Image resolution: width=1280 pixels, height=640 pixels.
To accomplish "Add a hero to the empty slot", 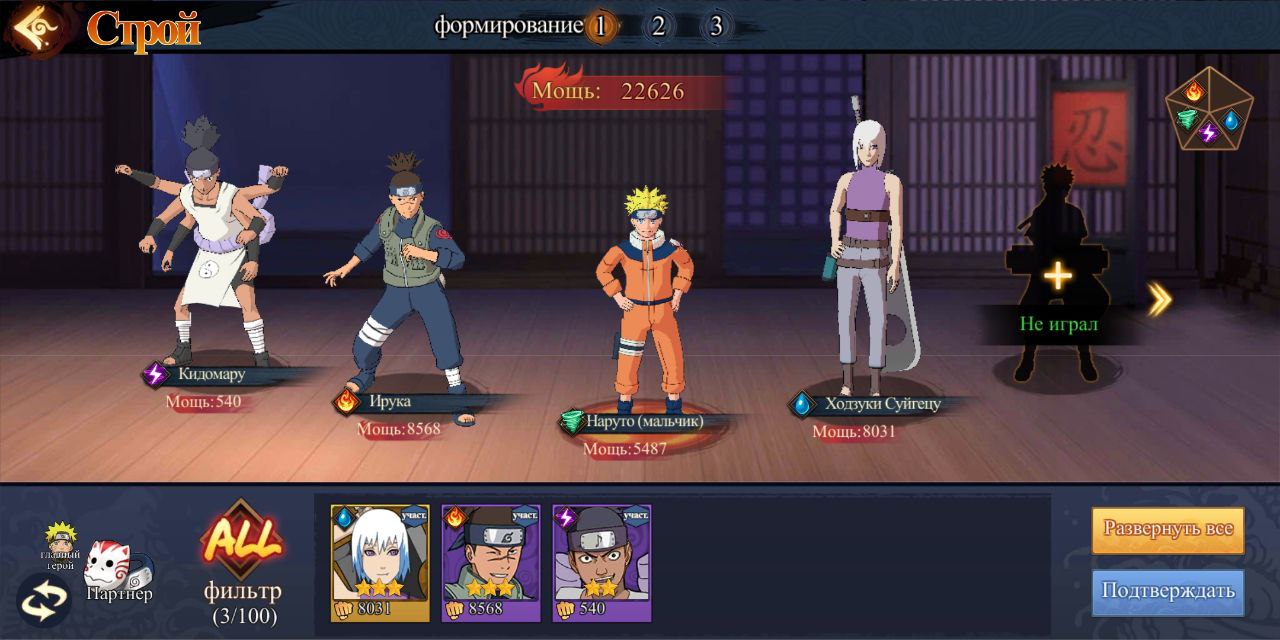I will tap(1058, 276).
